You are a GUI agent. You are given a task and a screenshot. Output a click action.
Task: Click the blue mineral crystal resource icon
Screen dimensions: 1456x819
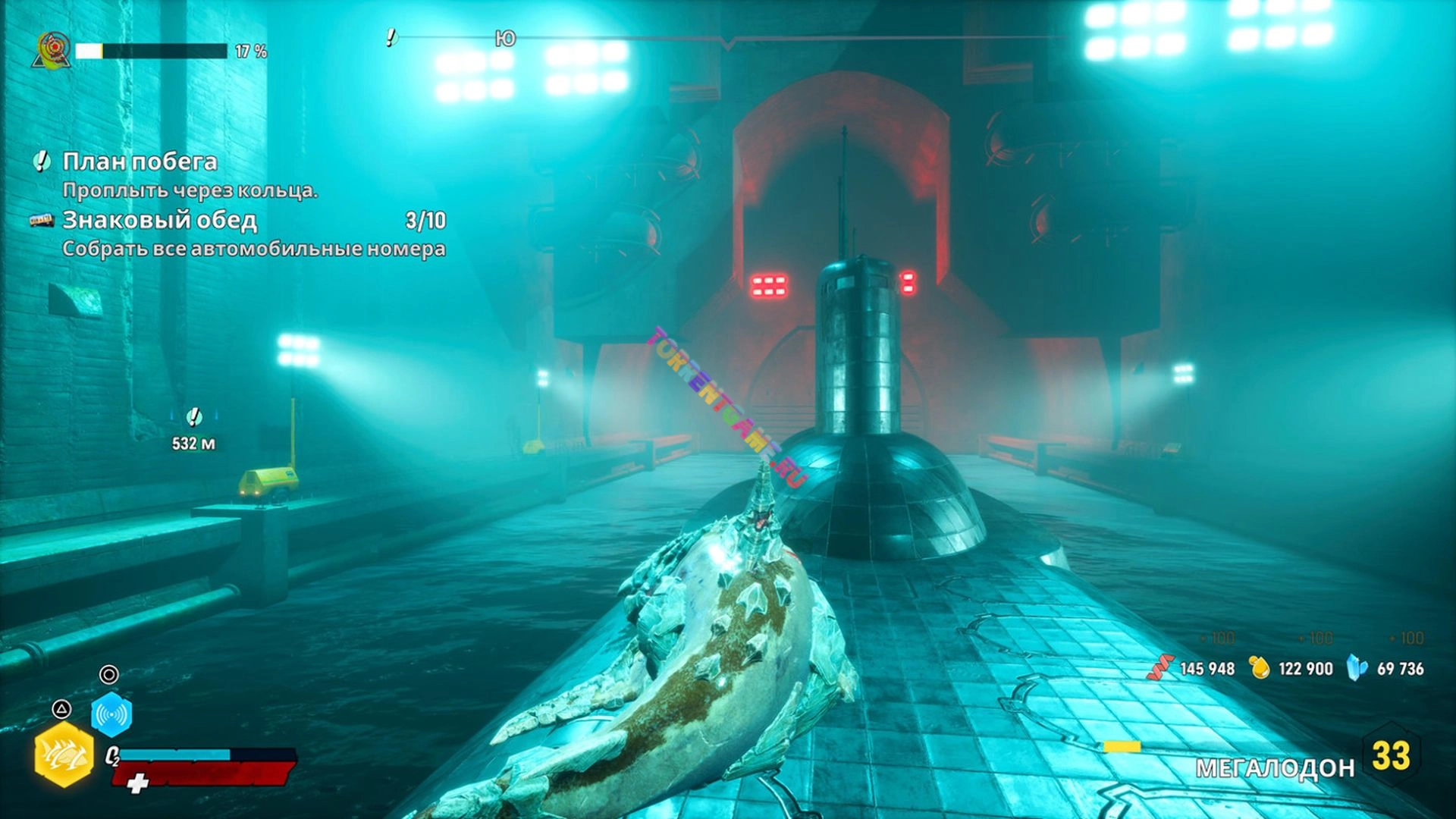1357,668
